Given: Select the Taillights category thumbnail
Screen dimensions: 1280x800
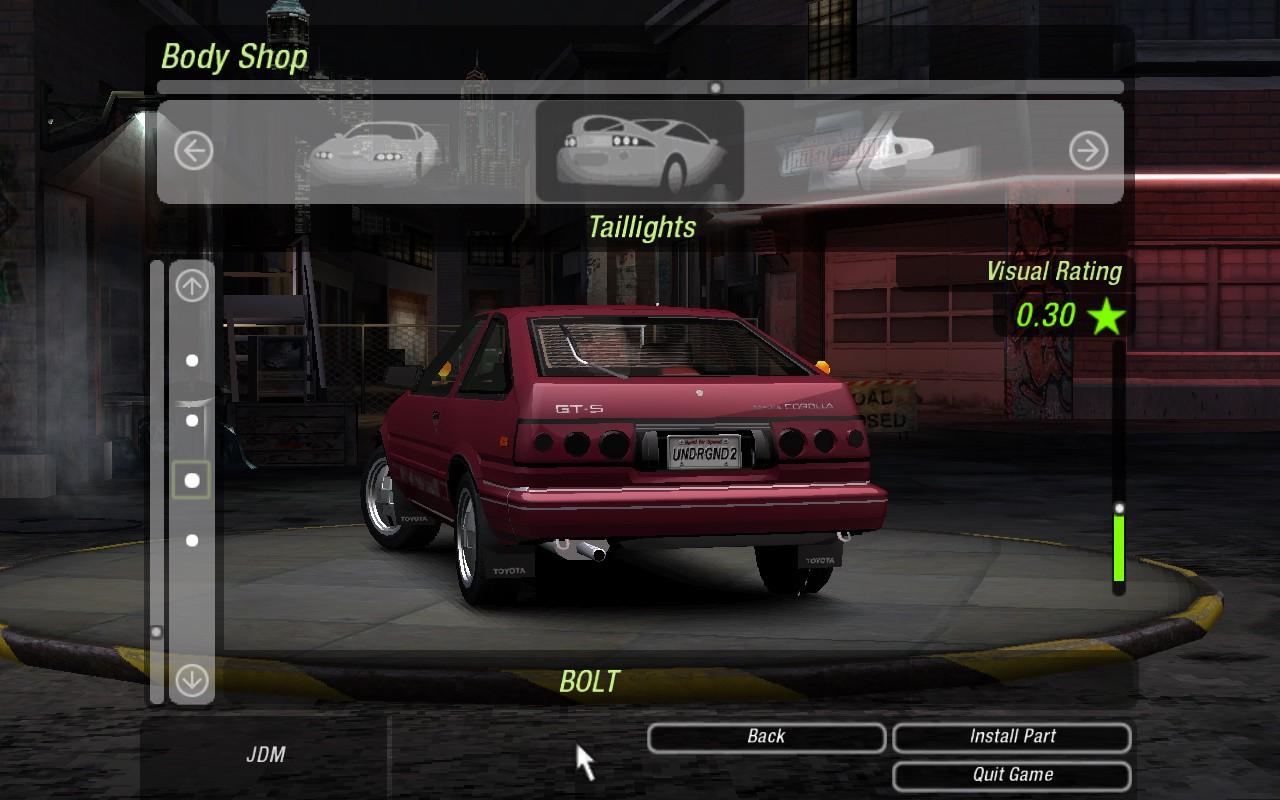Looking at the screenshot, I should click(x=640, y=152).
